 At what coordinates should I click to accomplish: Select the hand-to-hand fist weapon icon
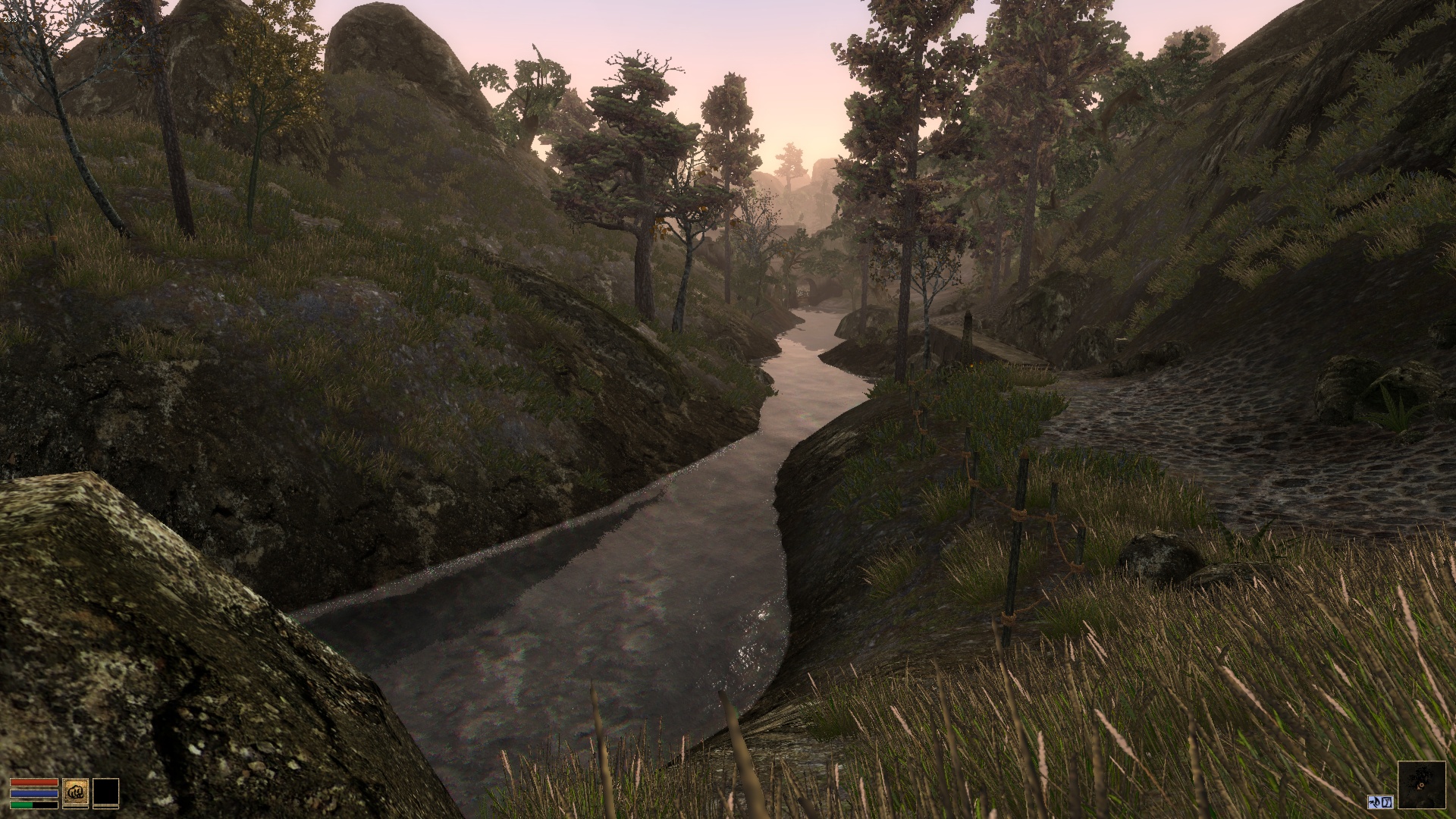click(75, 791)
